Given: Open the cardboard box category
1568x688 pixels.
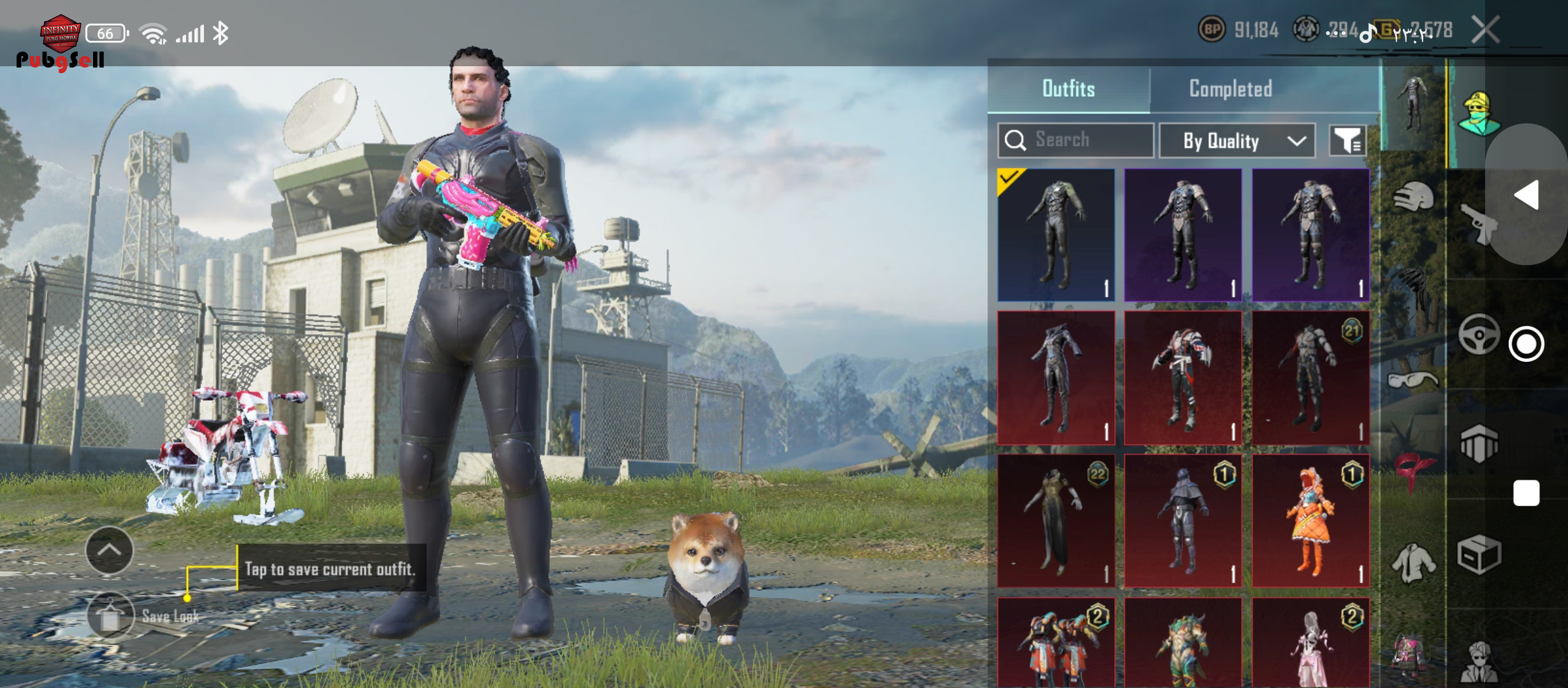Looking at the screenshot, I should pos(1479,554).
